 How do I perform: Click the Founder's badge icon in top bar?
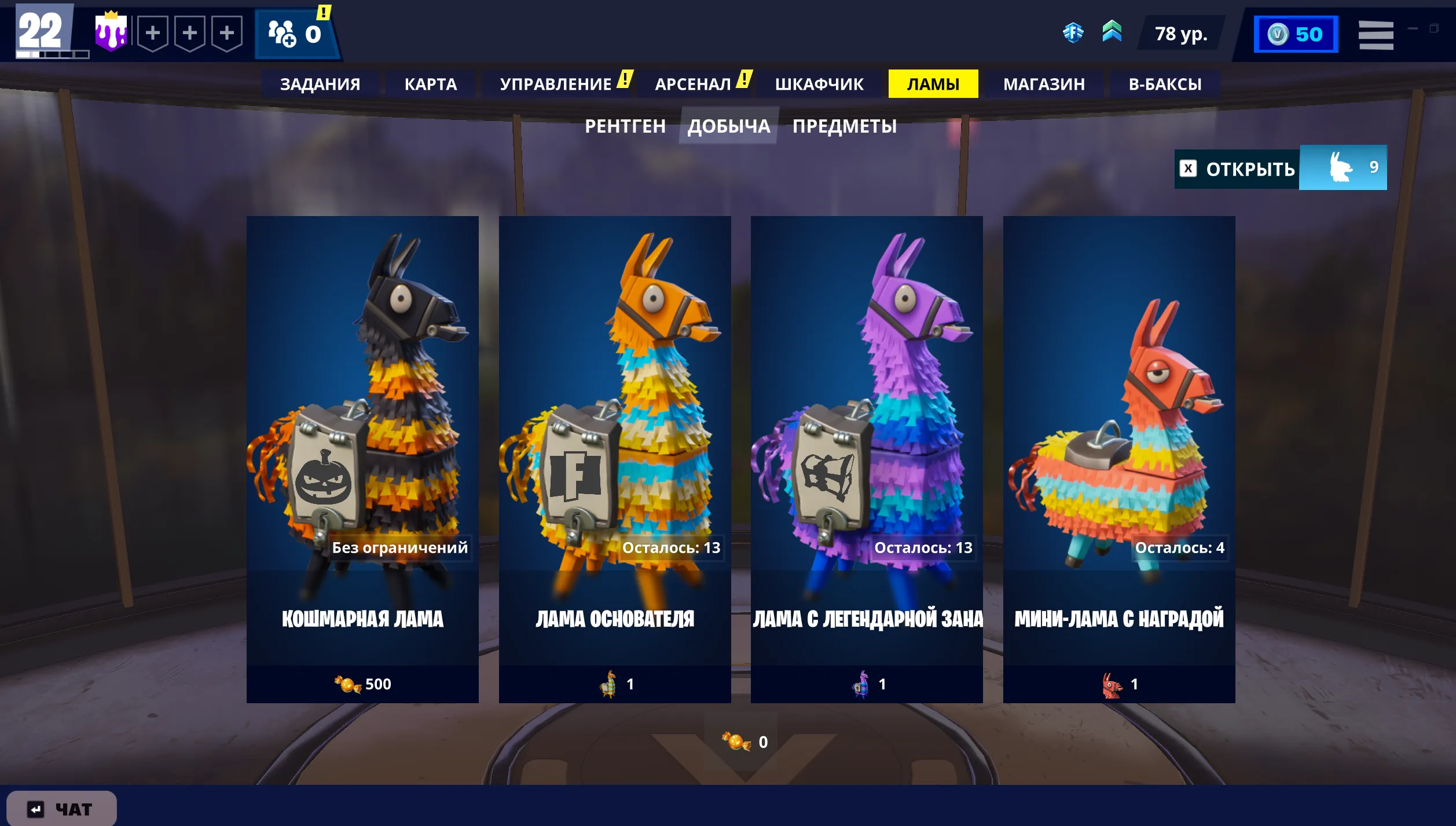pos(1074,33)
